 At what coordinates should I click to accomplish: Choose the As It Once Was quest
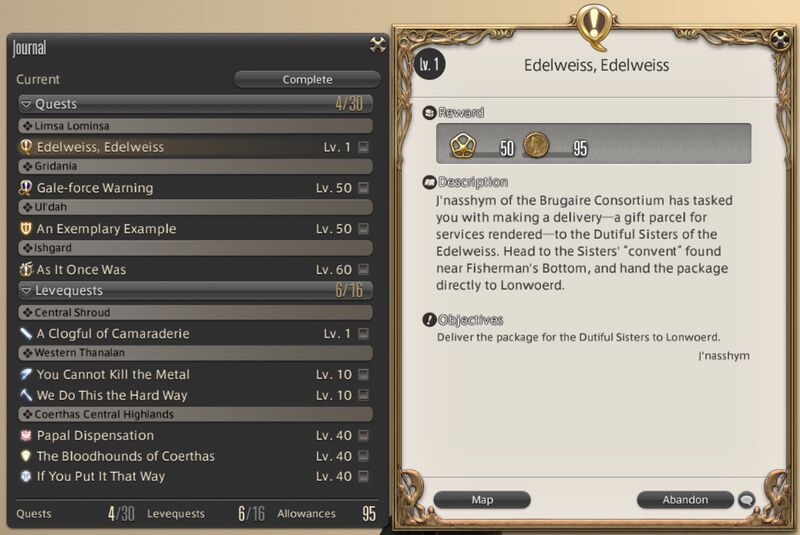pos(82,270)
